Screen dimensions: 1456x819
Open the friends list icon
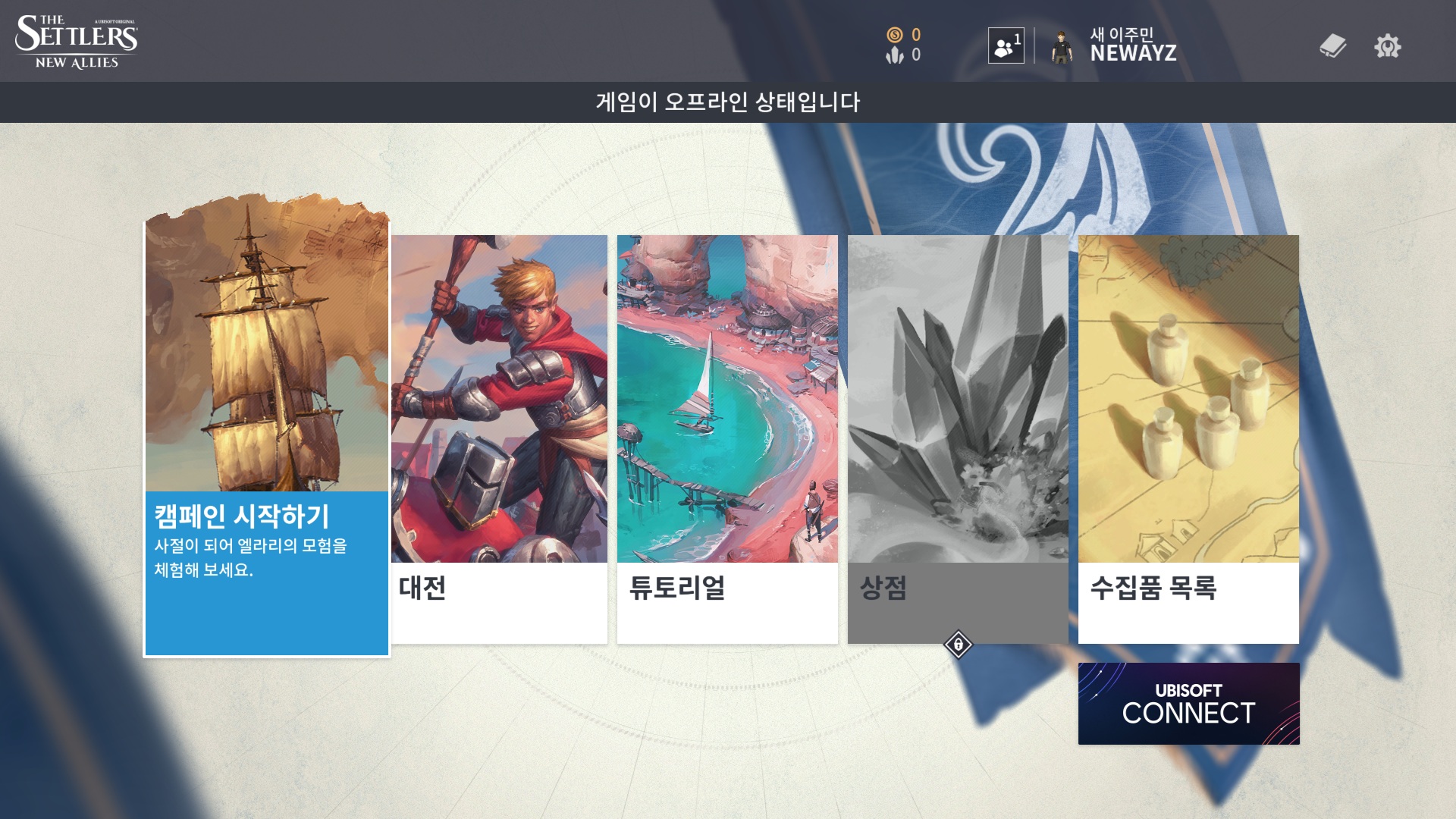[x=1006, y=46]
